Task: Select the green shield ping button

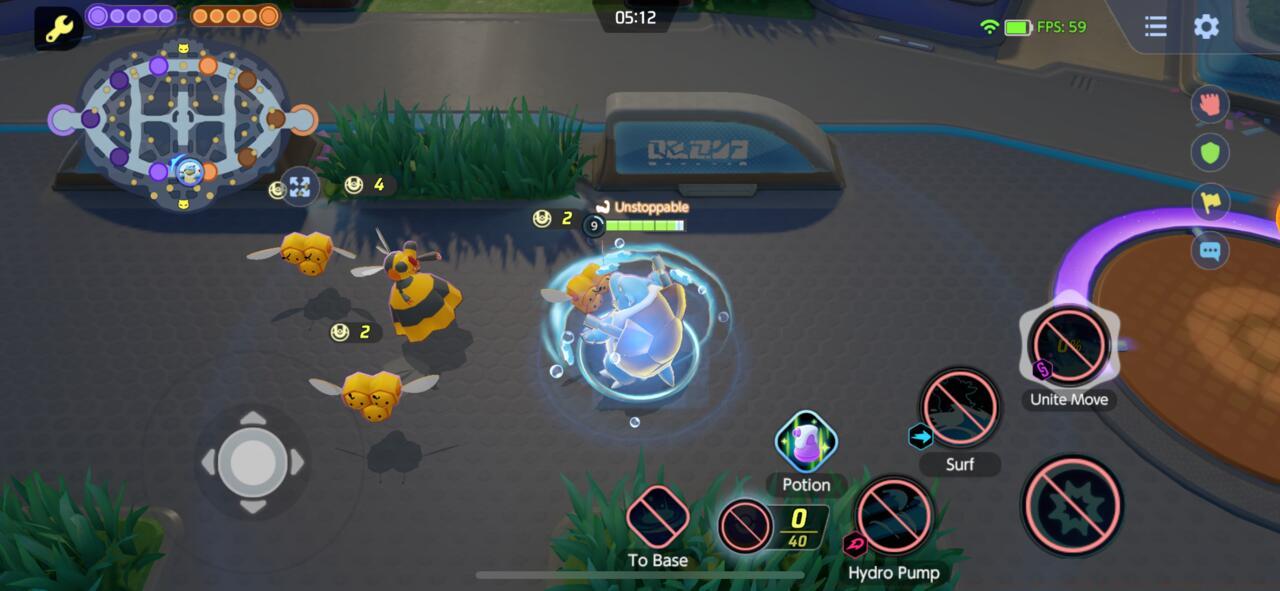Action: pyautogui.click(x=1210, y=152)
